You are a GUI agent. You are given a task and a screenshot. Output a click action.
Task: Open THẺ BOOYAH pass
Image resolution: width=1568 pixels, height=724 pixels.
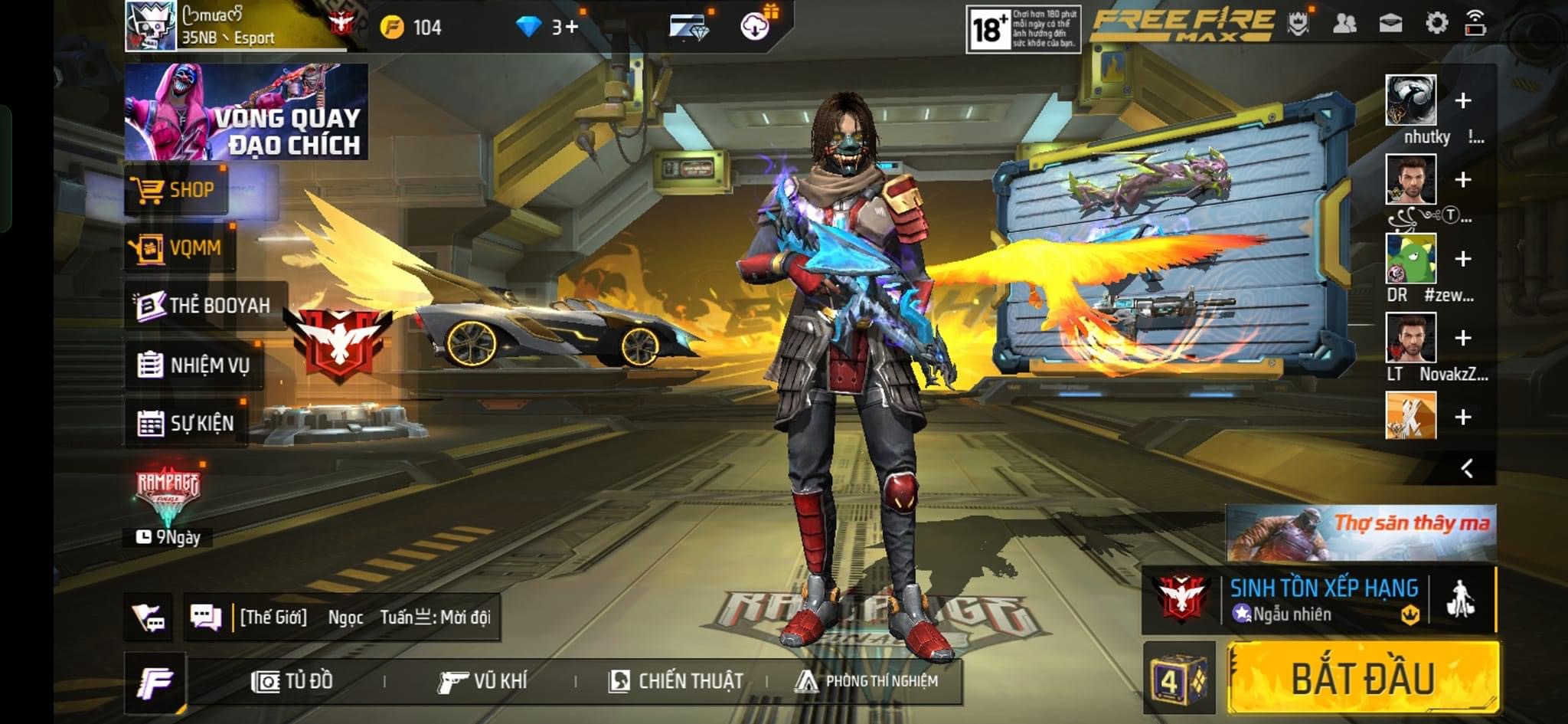(204, 305)
